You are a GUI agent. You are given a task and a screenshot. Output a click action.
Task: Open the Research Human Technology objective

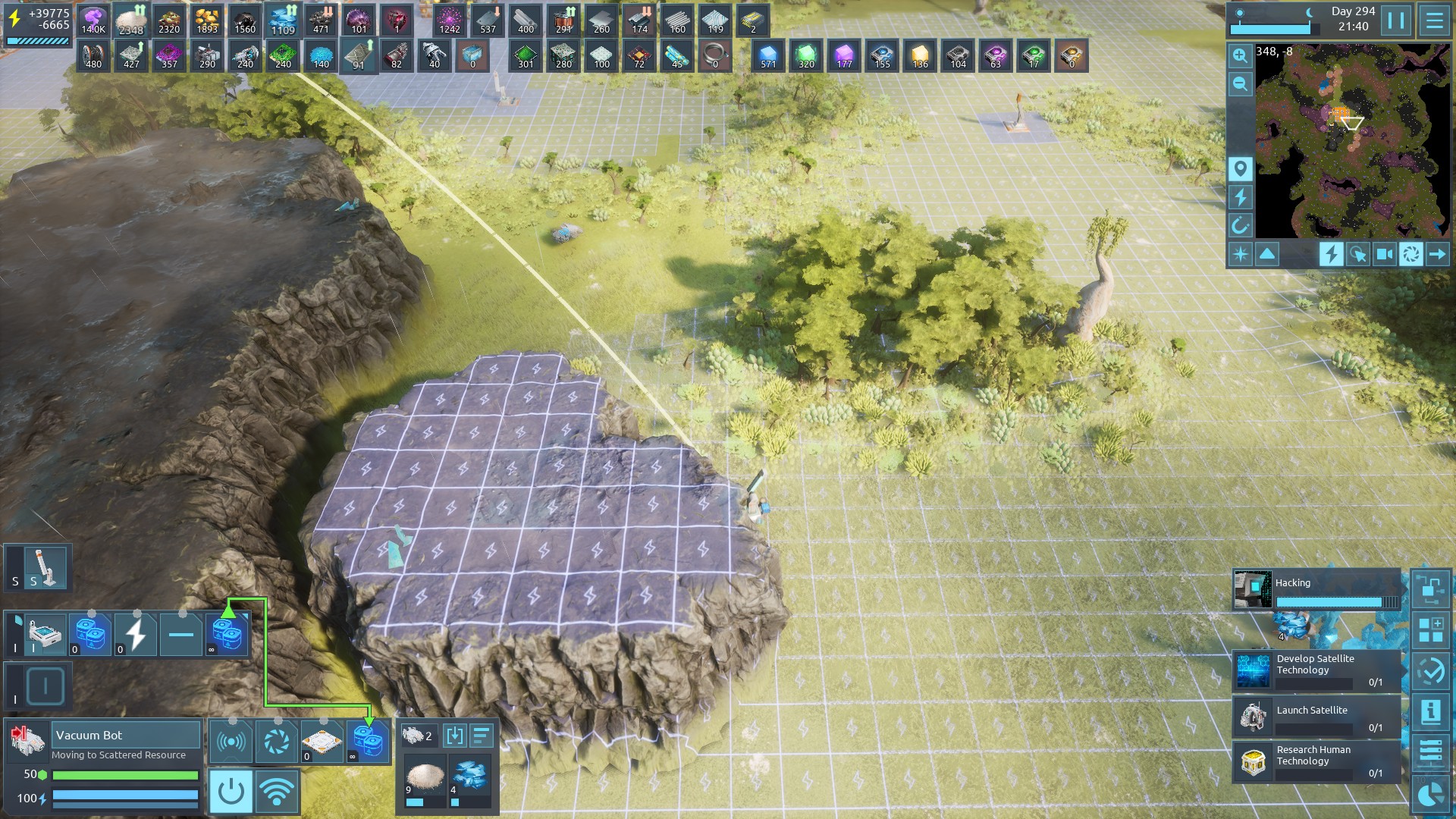[1316, 761]
